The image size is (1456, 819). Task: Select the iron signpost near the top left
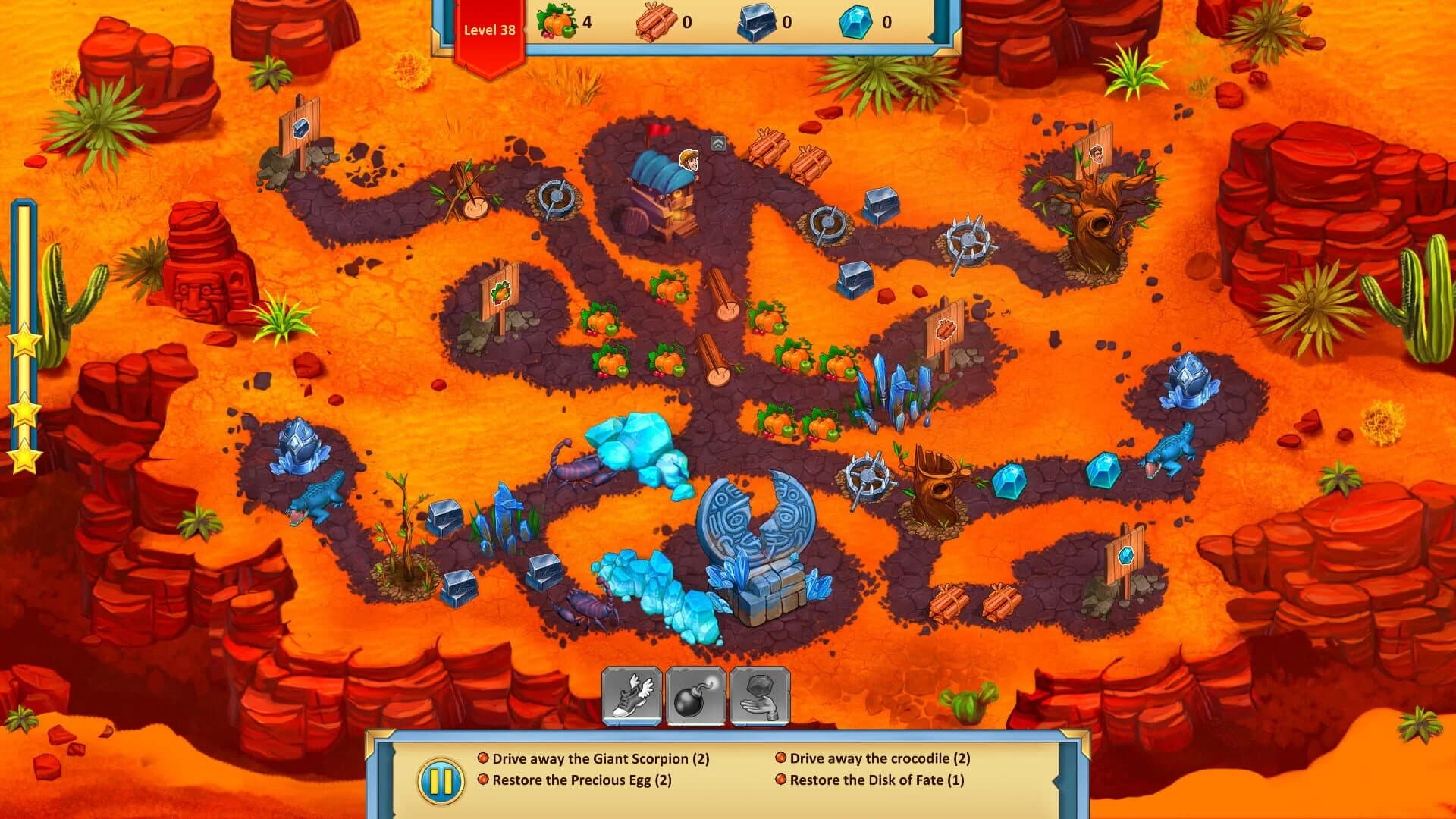coord(301,127)
